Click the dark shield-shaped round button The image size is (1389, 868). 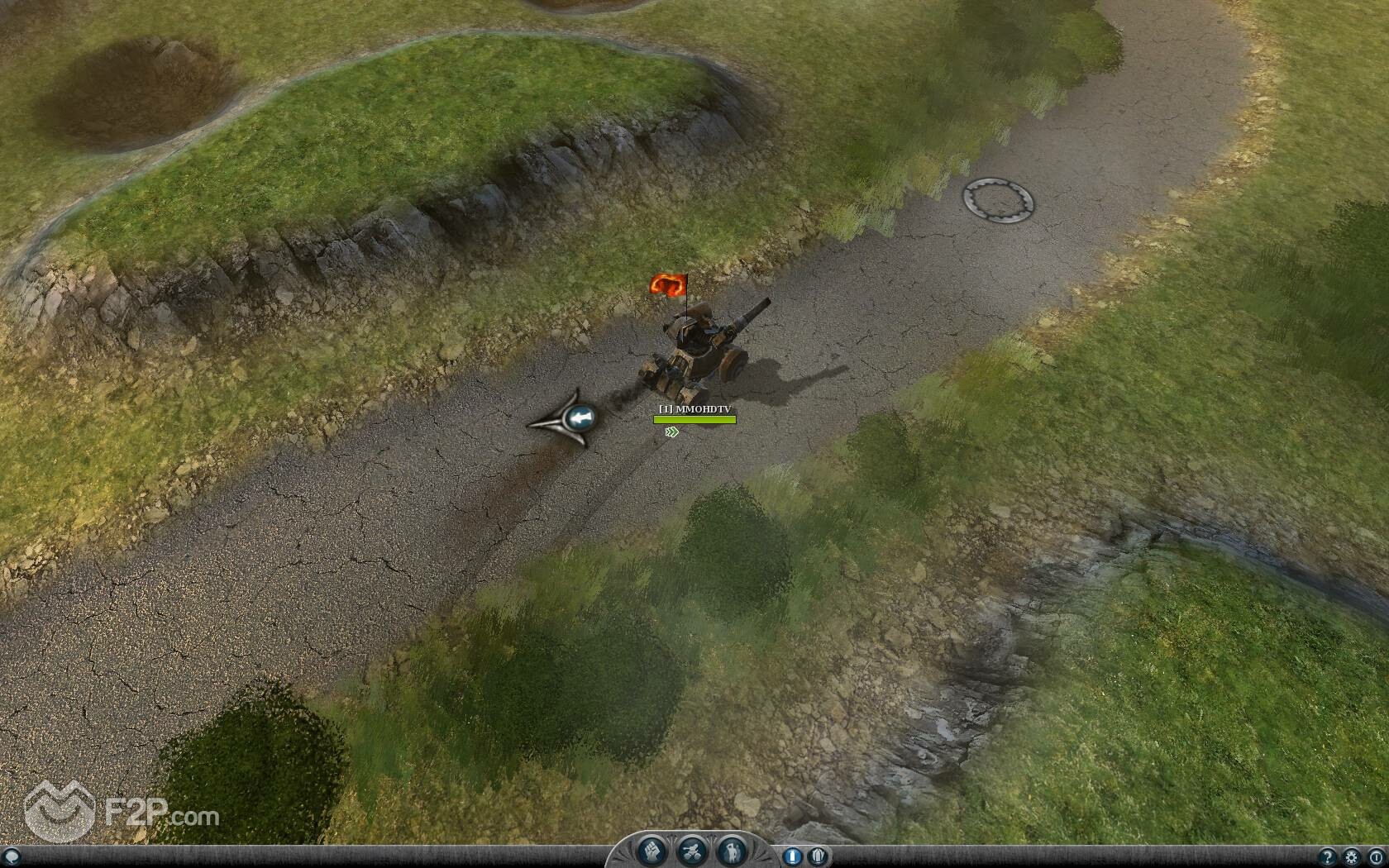817,856
